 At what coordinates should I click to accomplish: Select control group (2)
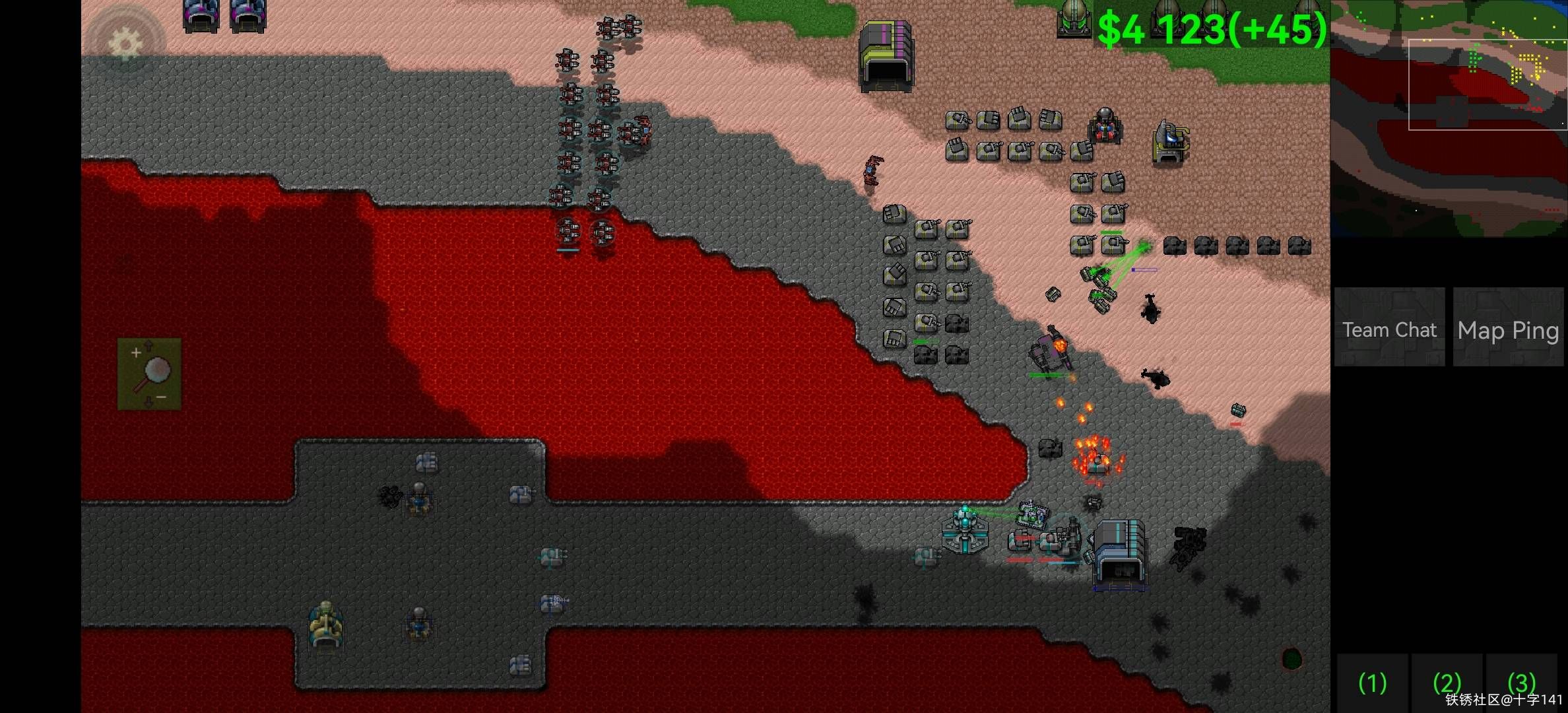tap(1447, 683)
